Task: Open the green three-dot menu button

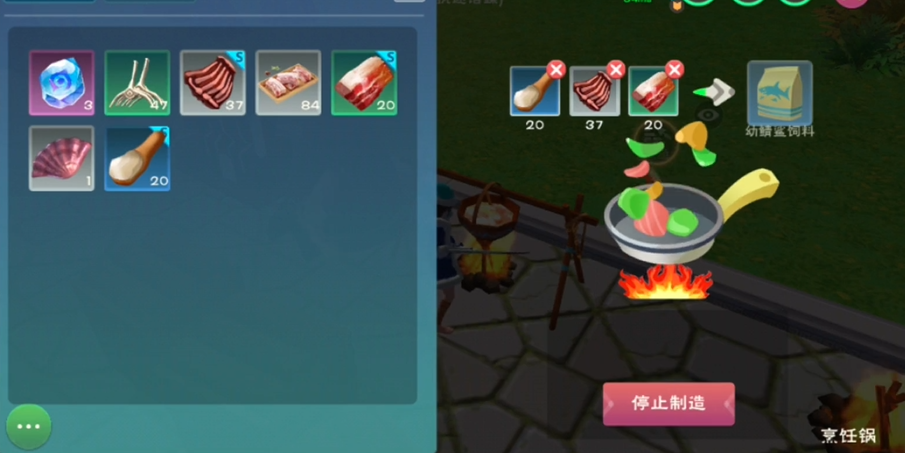Action: click(29, 426)
